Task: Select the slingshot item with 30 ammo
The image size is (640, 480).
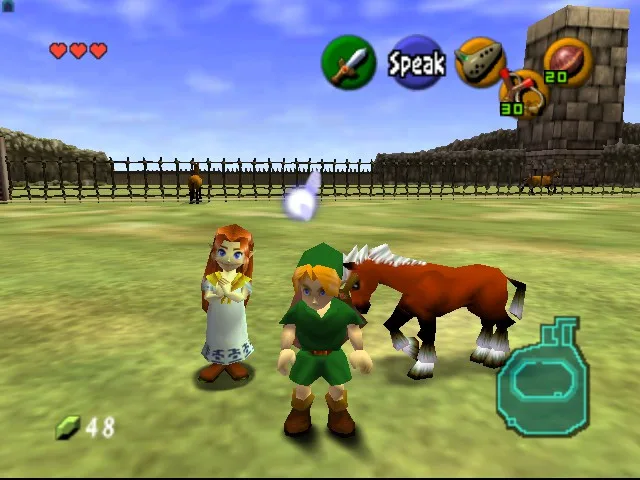Action: tap(520, 93)
